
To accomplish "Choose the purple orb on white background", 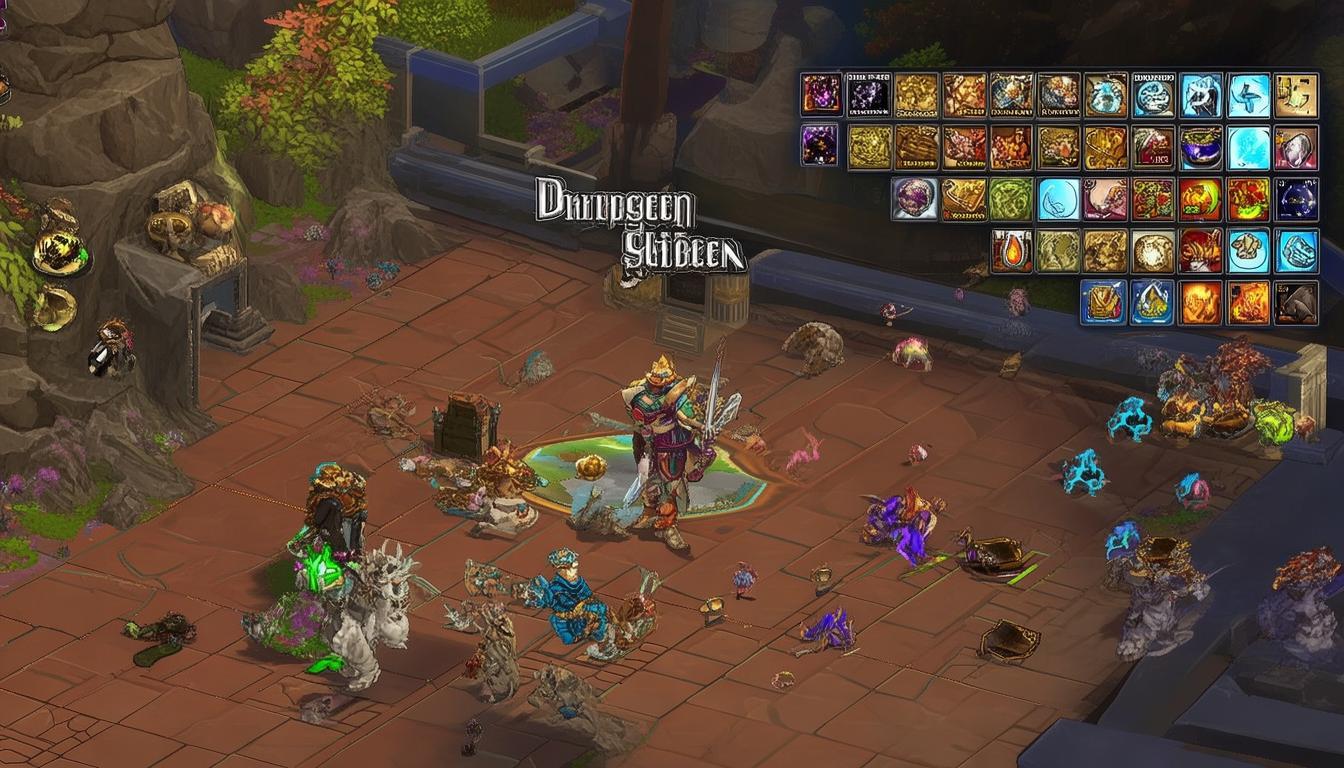I will (x=915, y=198).
